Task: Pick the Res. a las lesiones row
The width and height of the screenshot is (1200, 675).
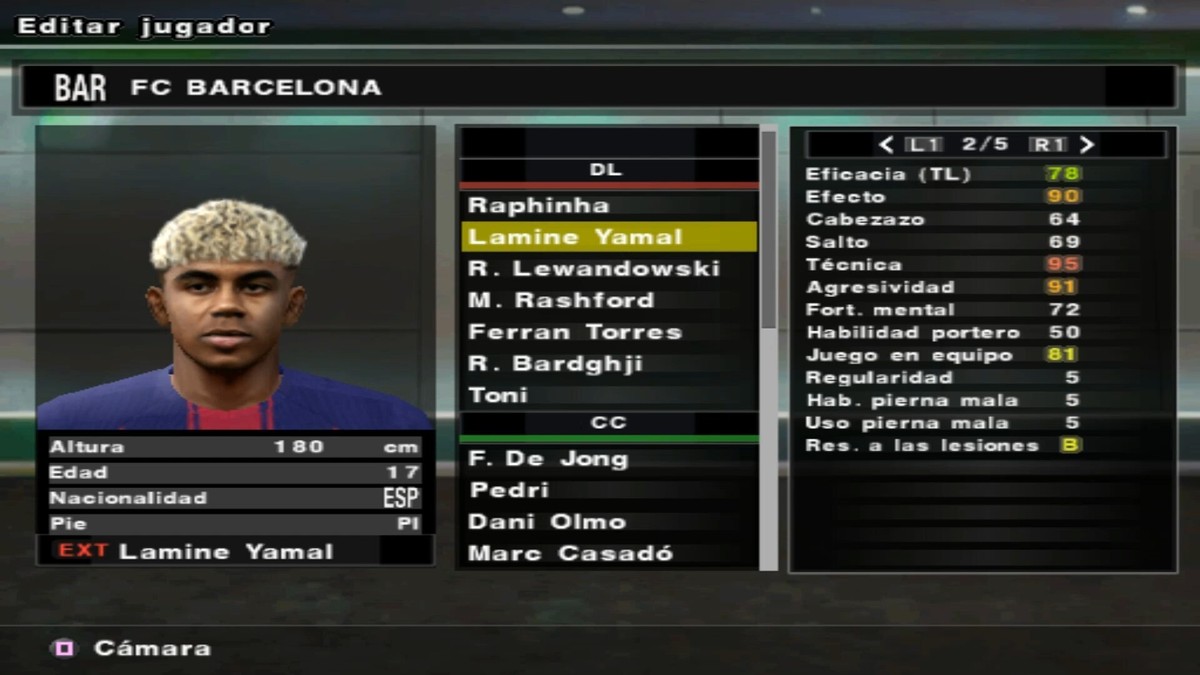Action: click(x=943, y=446)
